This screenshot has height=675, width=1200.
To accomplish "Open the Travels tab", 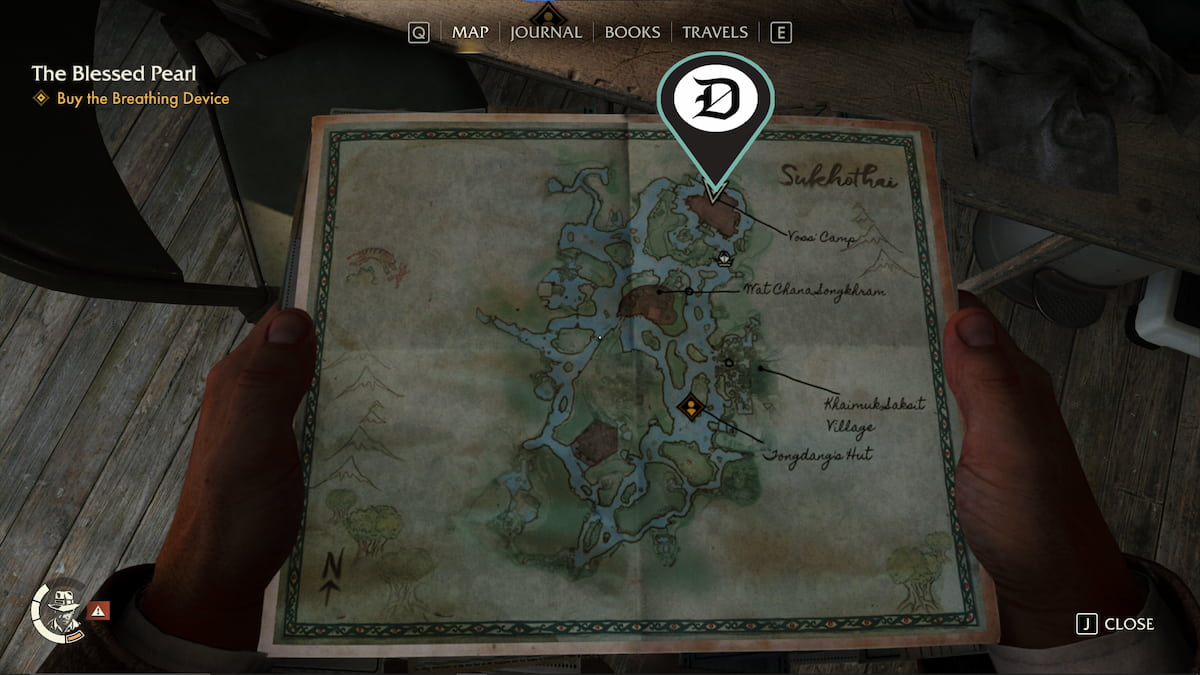I will point(715,32).
